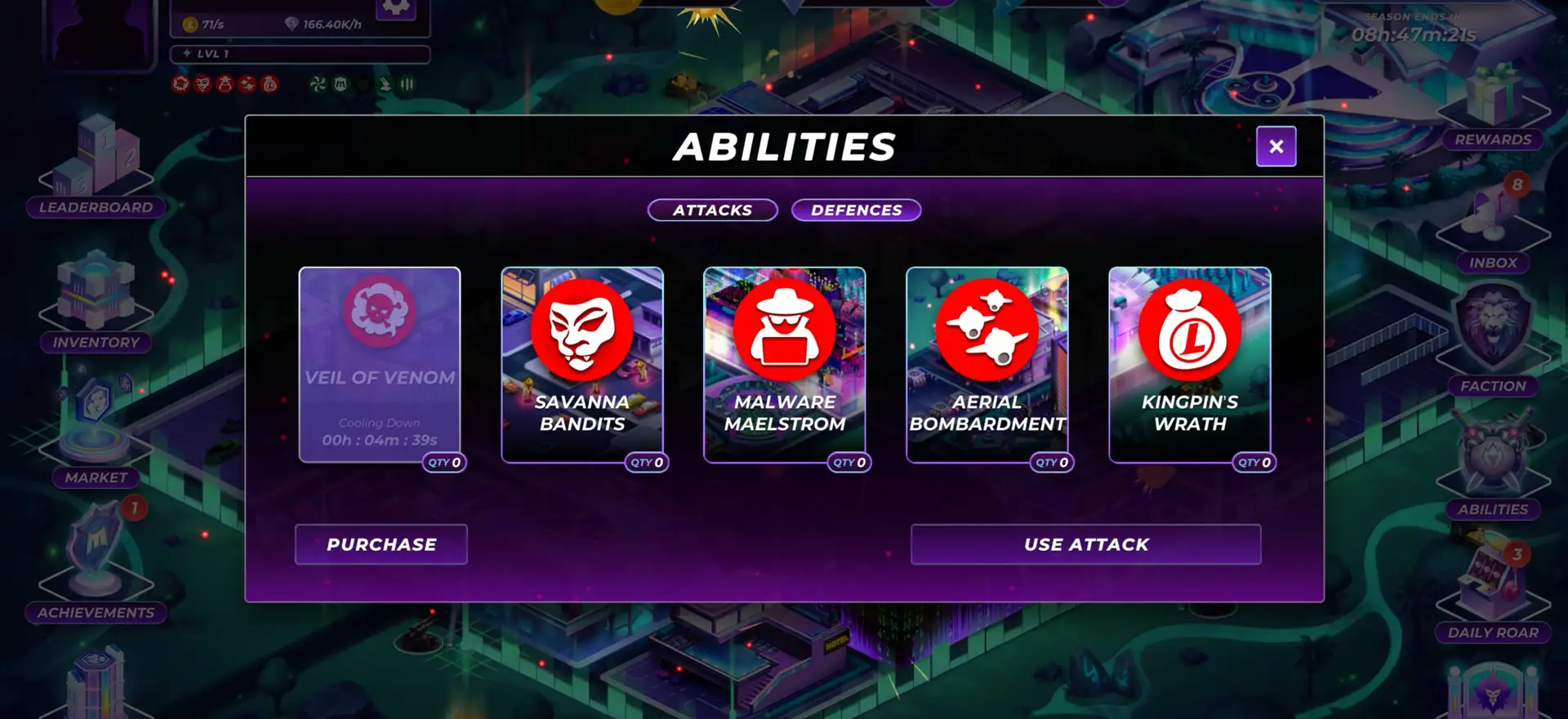Switch to the Attacks tab
Image resolution: width=1568 pixels, height=719 pixels.
[712, 211]
